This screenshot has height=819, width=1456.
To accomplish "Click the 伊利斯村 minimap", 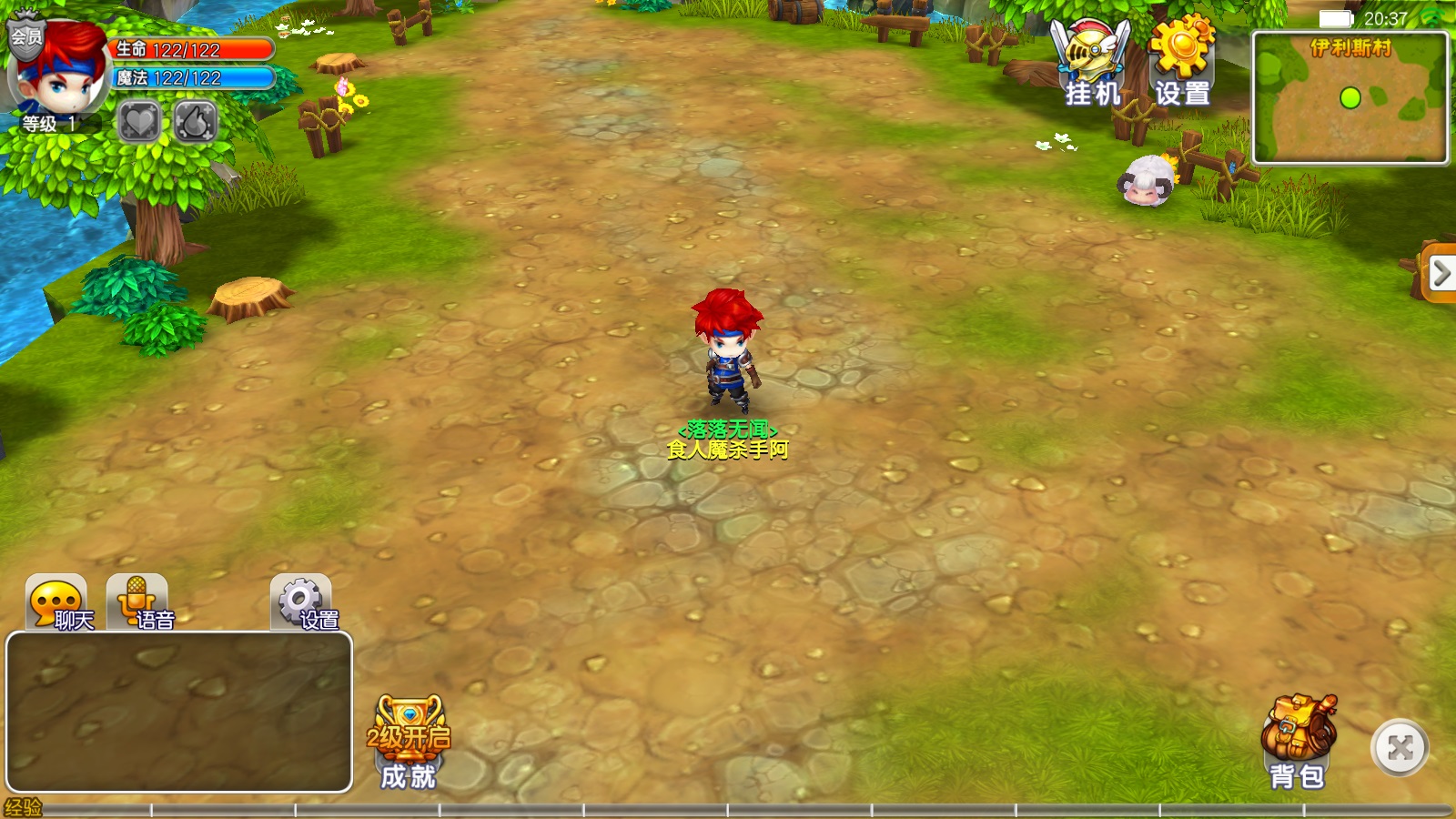I will (x=1350, y=98).
